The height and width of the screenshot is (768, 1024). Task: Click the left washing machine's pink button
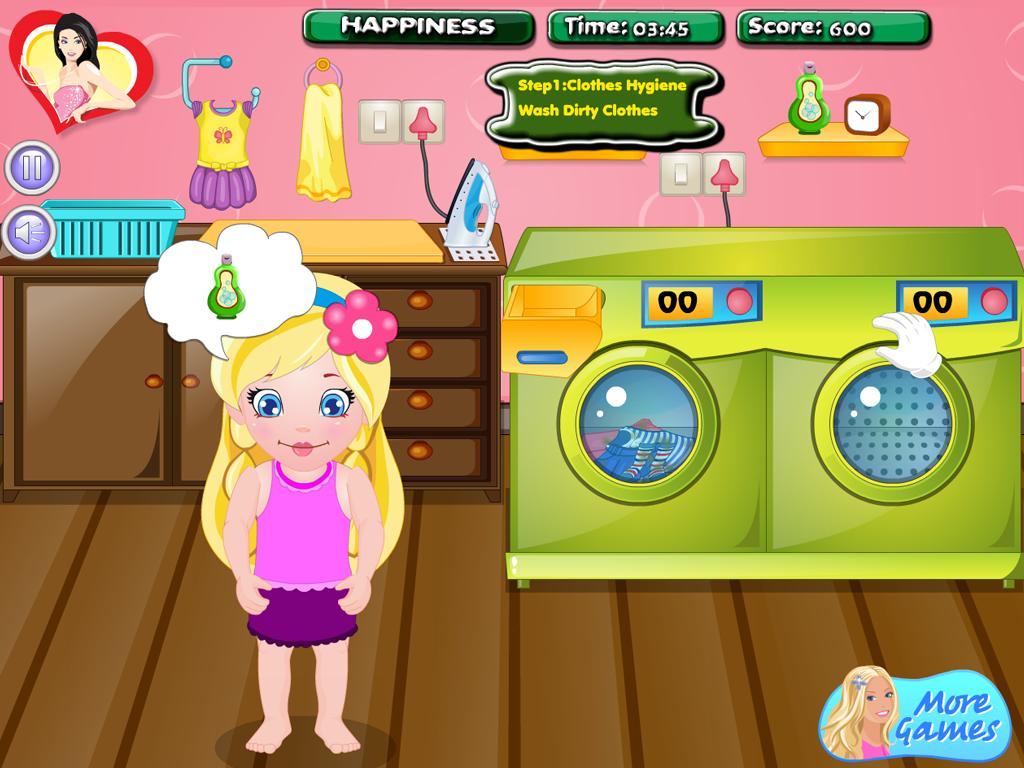pos(739,301)
